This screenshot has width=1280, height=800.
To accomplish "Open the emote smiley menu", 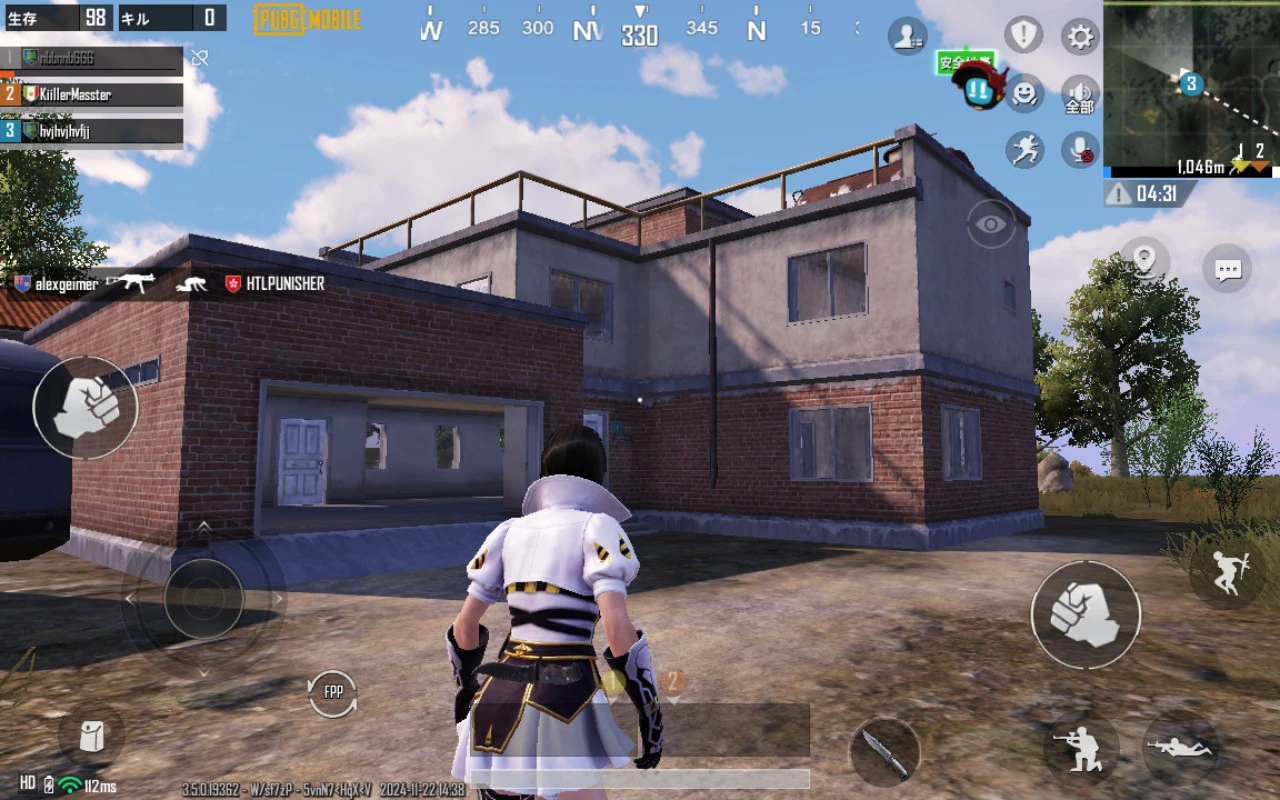I will [x=1023, y=94].
